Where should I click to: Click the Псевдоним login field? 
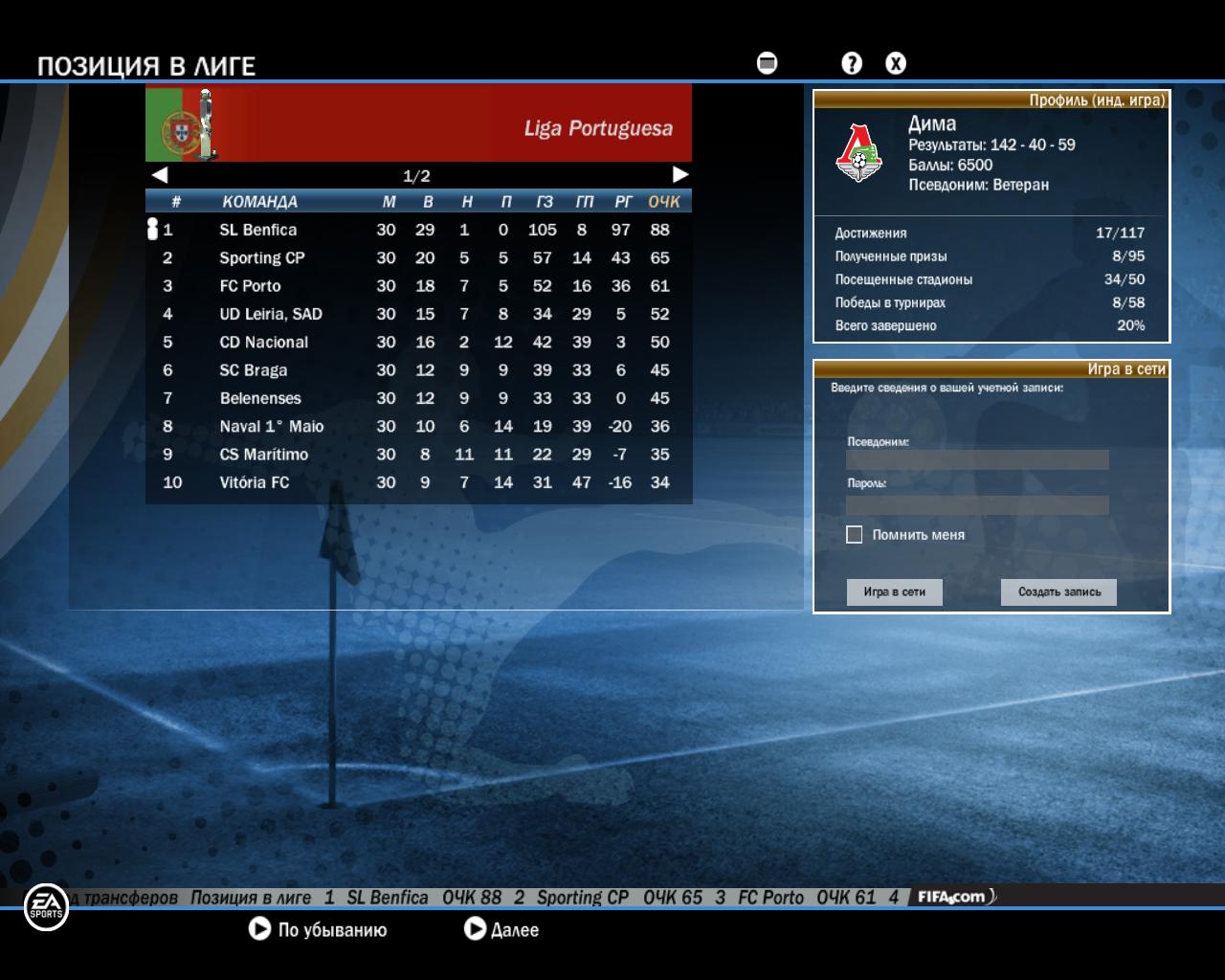click(977, 459)
